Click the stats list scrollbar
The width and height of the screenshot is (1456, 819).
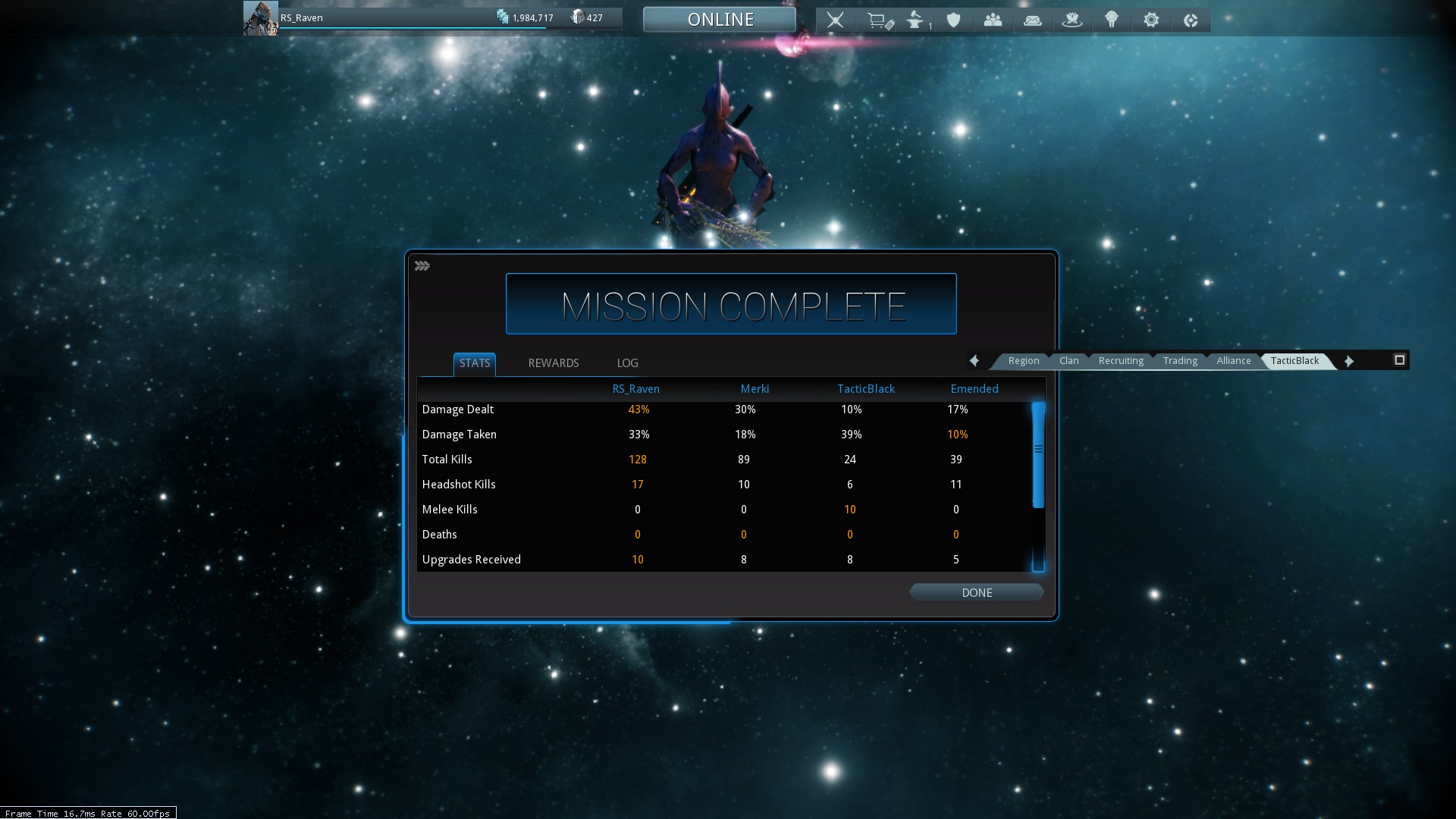coord(1038,456)
